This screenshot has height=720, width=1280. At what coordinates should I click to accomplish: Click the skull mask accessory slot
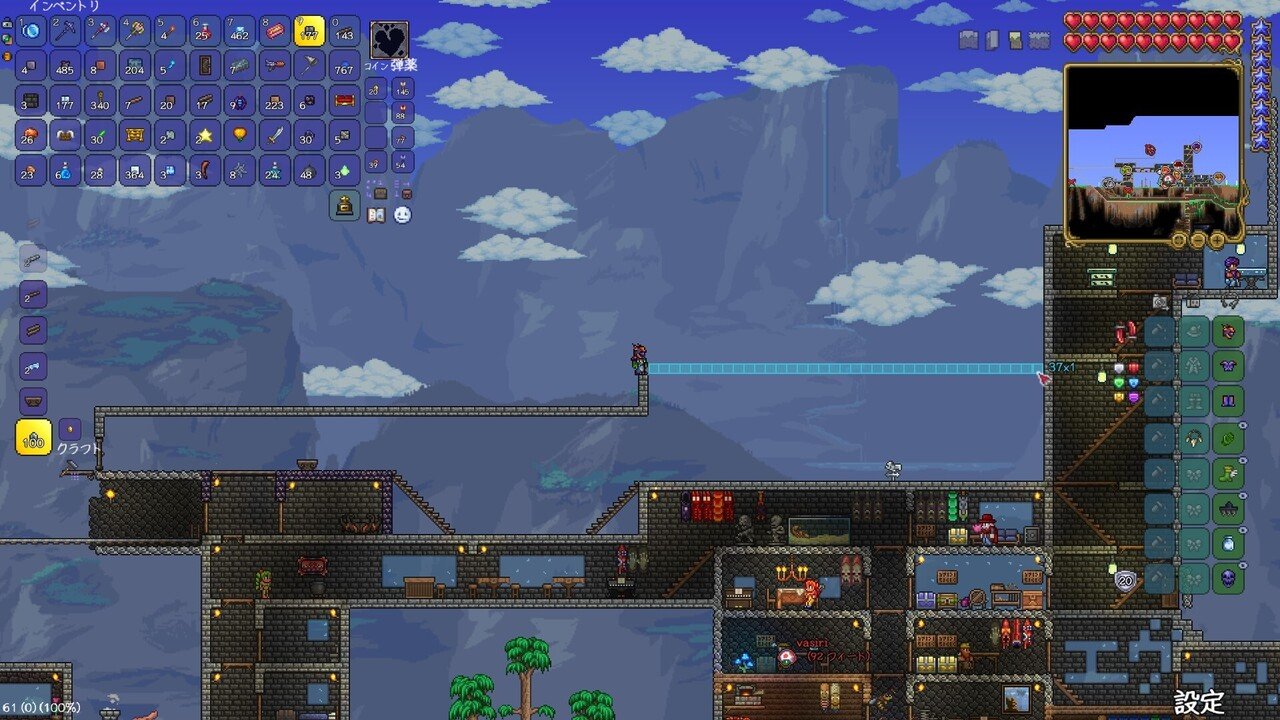[x=1227, y=577]
